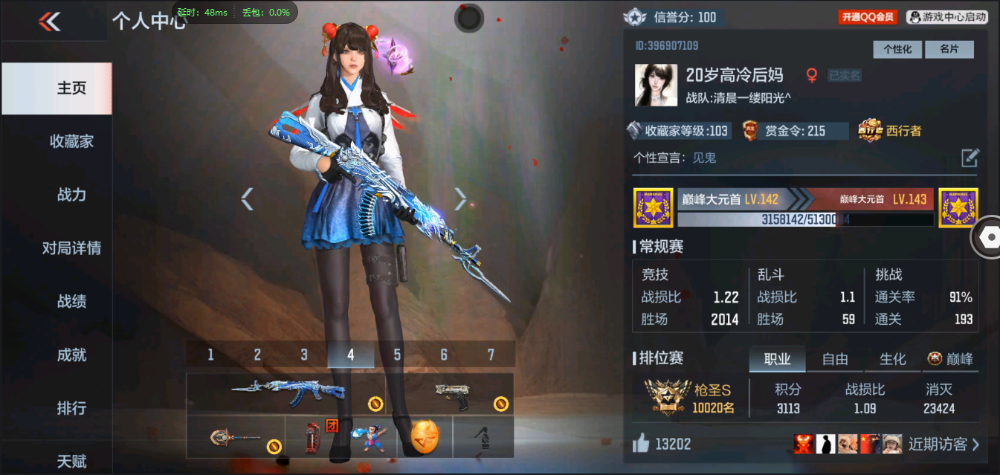
Task: Click the 开通QQ会员 button
Action: [x=867, y=17]
